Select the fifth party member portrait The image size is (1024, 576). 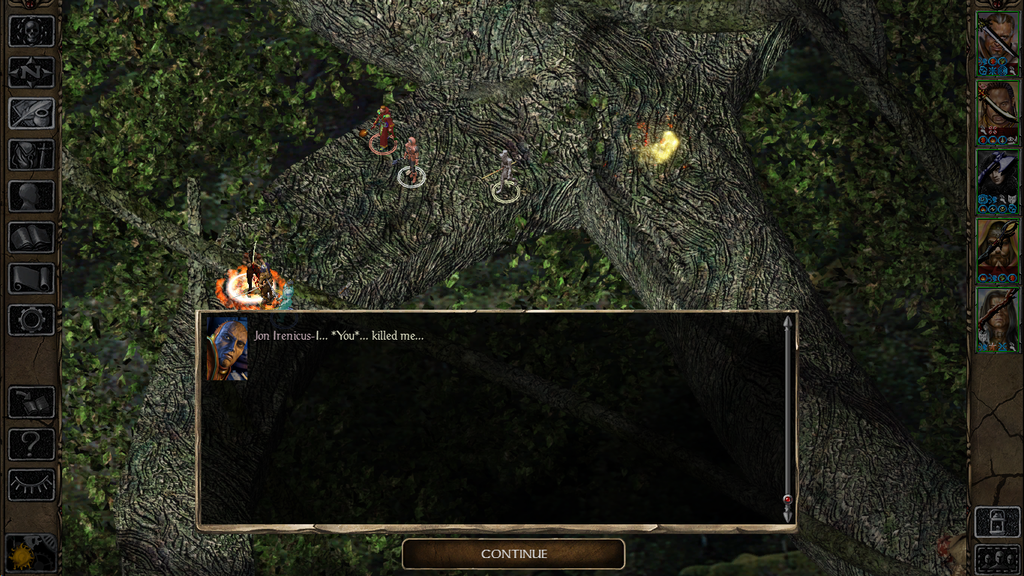click(997, 320)
